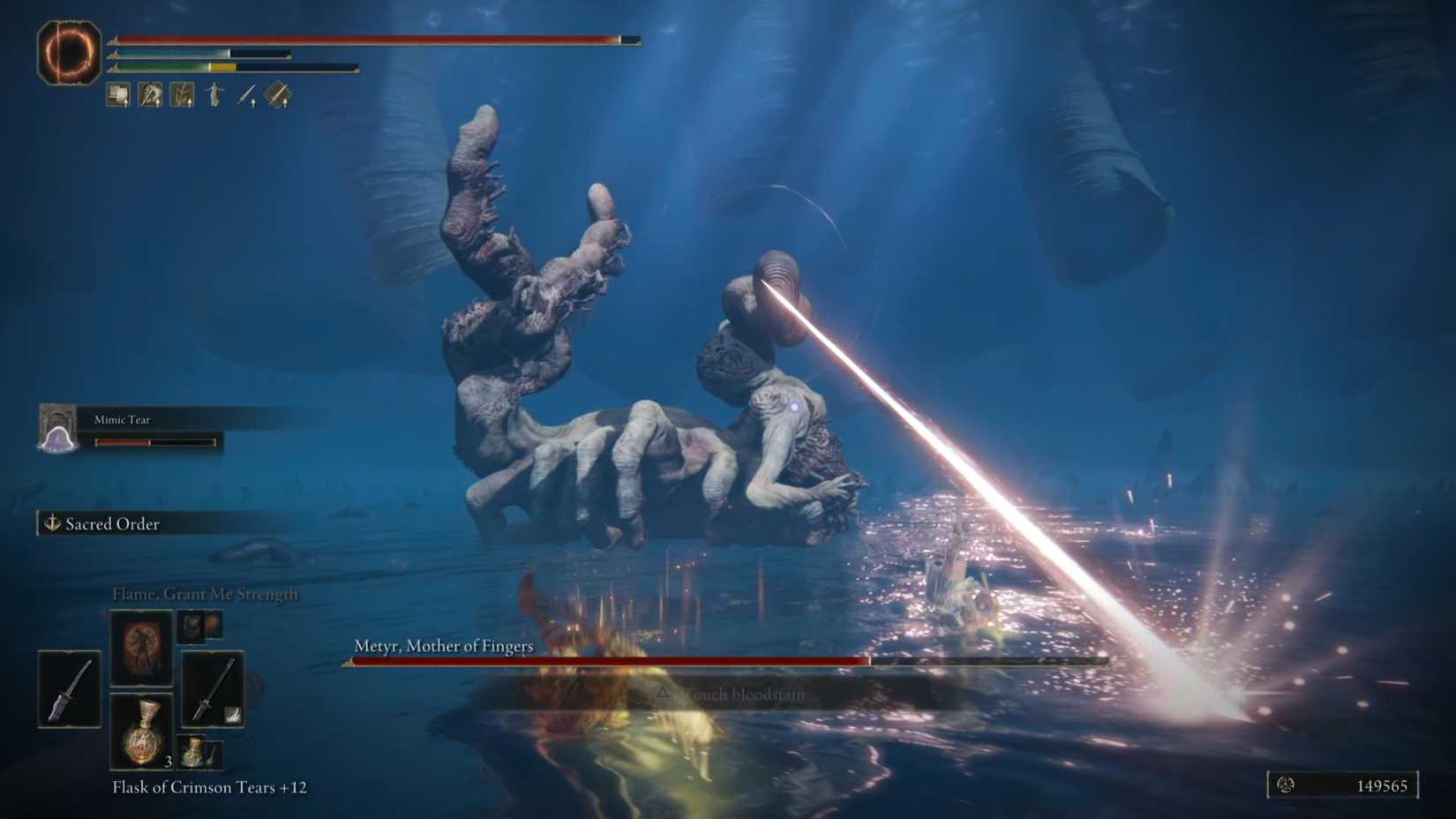Viewport: 1456px width, 819px height.
Task: Select the dagger in the left weapon slot
Action: click(x=69, y=688)
